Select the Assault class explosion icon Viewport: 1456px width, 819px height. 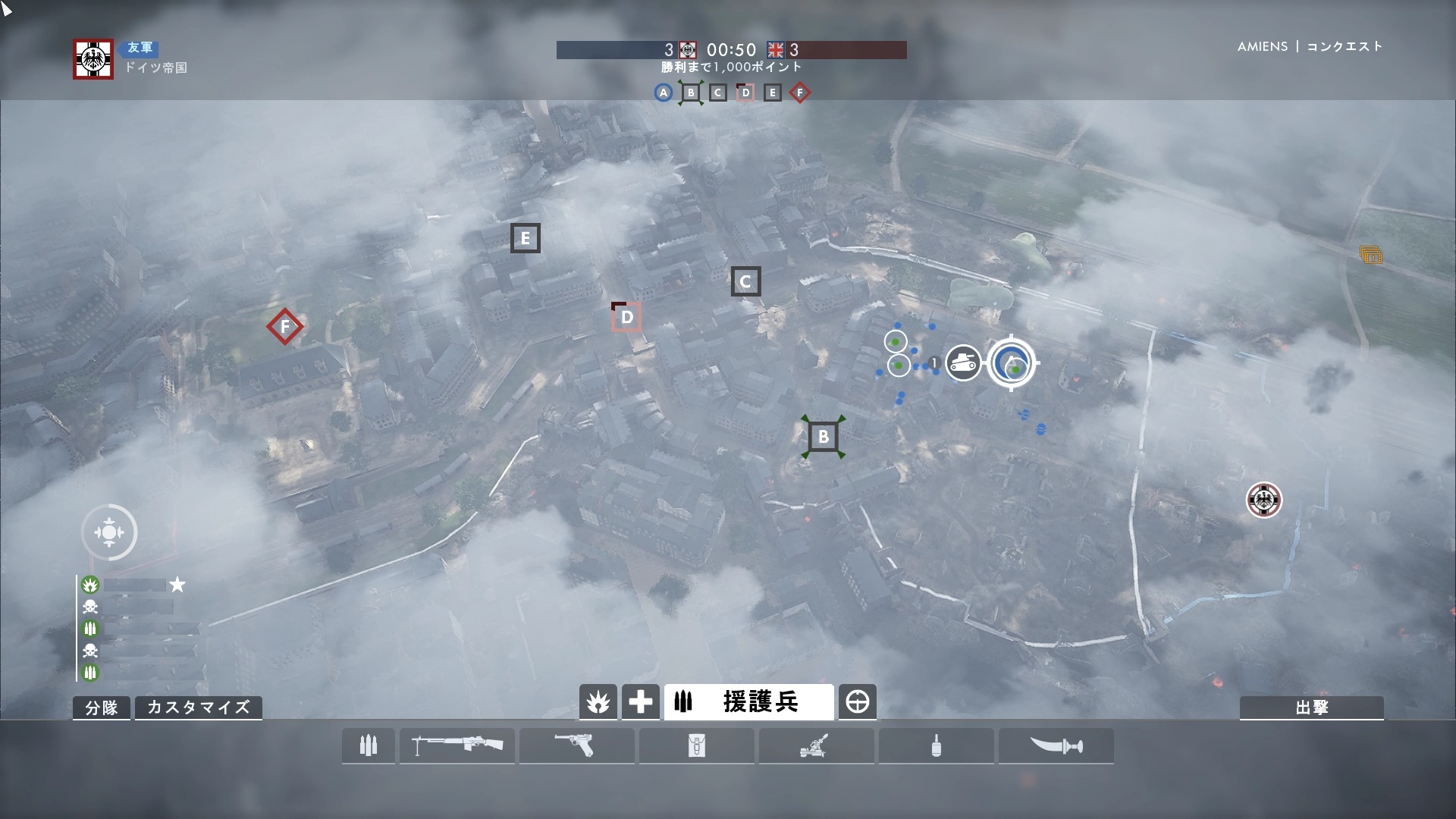click(598, 702)
